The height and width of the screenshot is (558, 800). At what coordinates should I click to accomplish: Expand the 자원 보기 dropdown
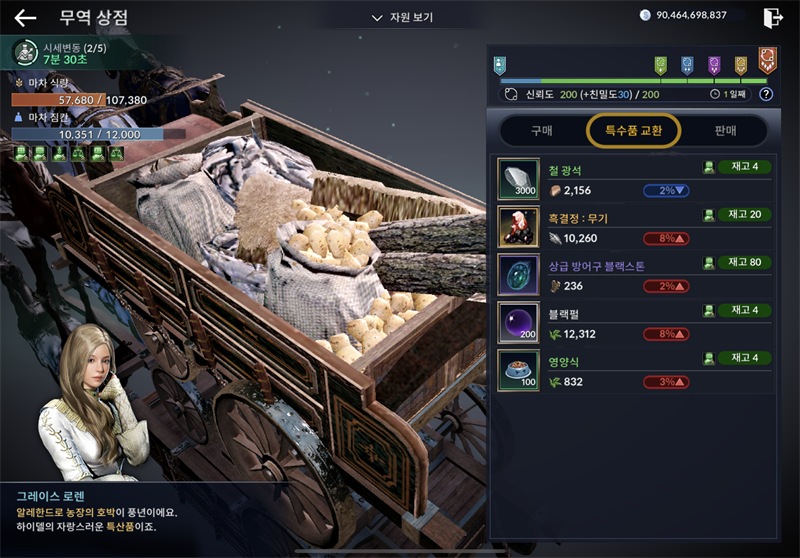[402, 18]
